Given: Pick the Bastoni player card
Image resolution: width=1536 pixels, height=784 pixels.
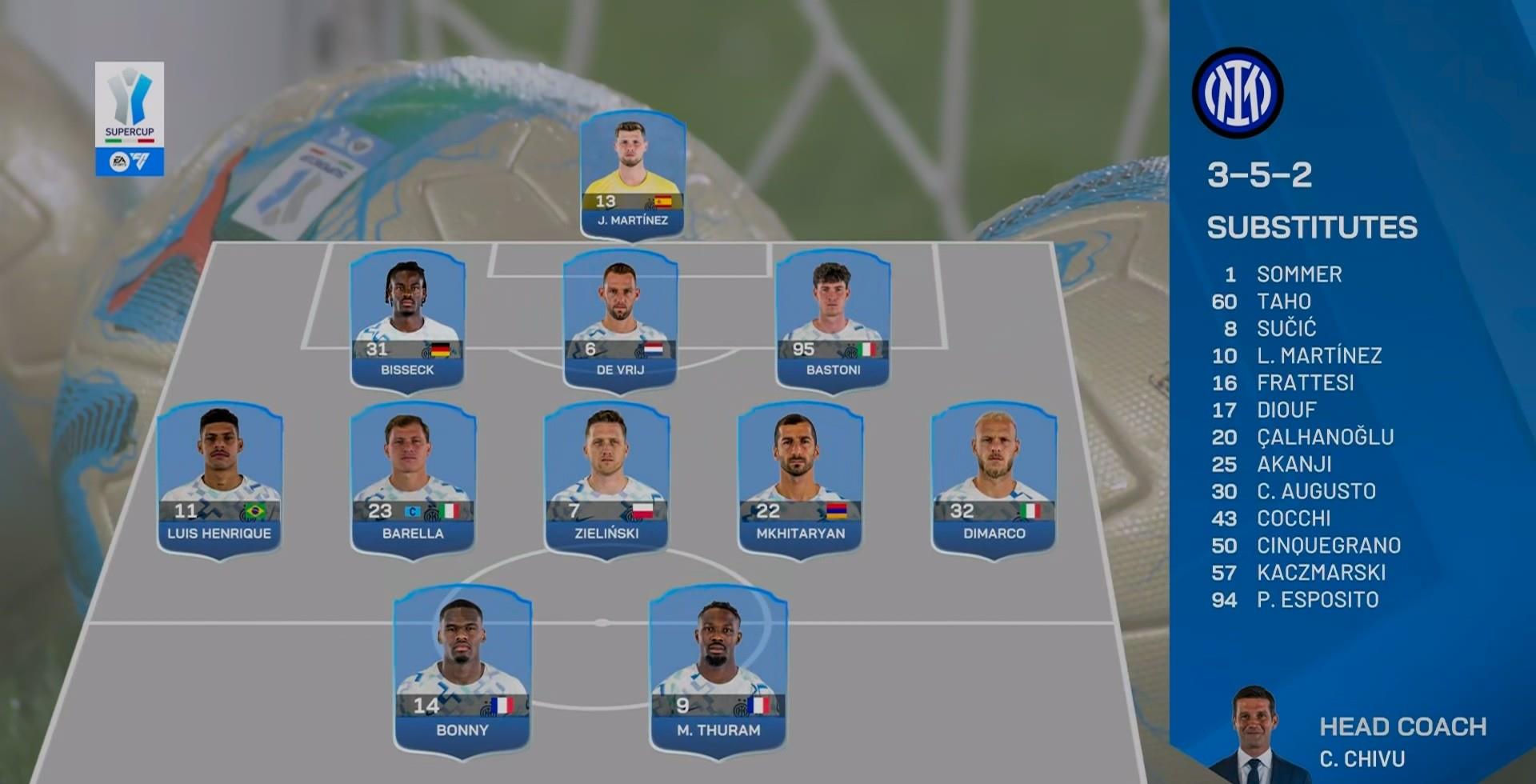Looking at the screenshot, I should point(833,320).
